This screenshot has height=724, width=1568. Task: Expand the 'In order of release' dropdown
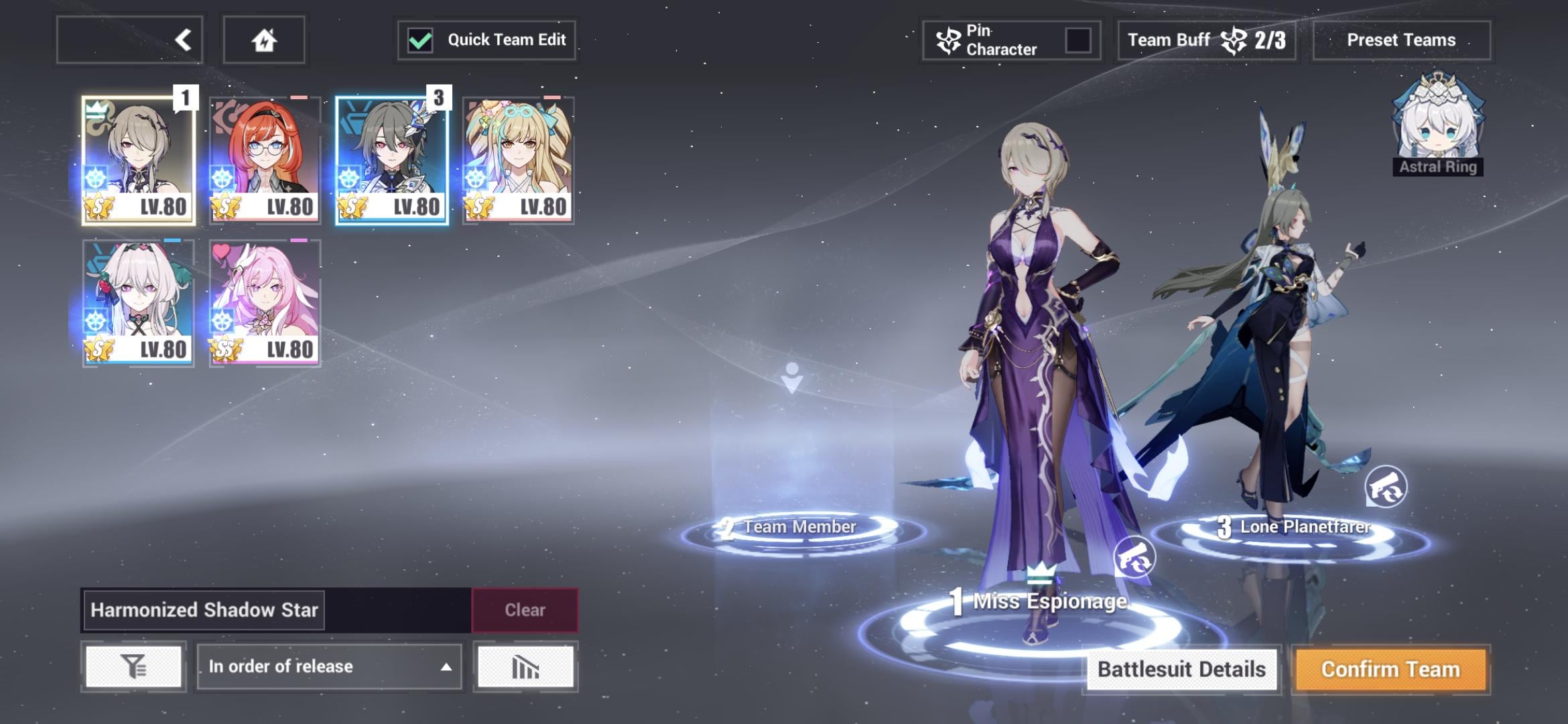pos(329,666)
